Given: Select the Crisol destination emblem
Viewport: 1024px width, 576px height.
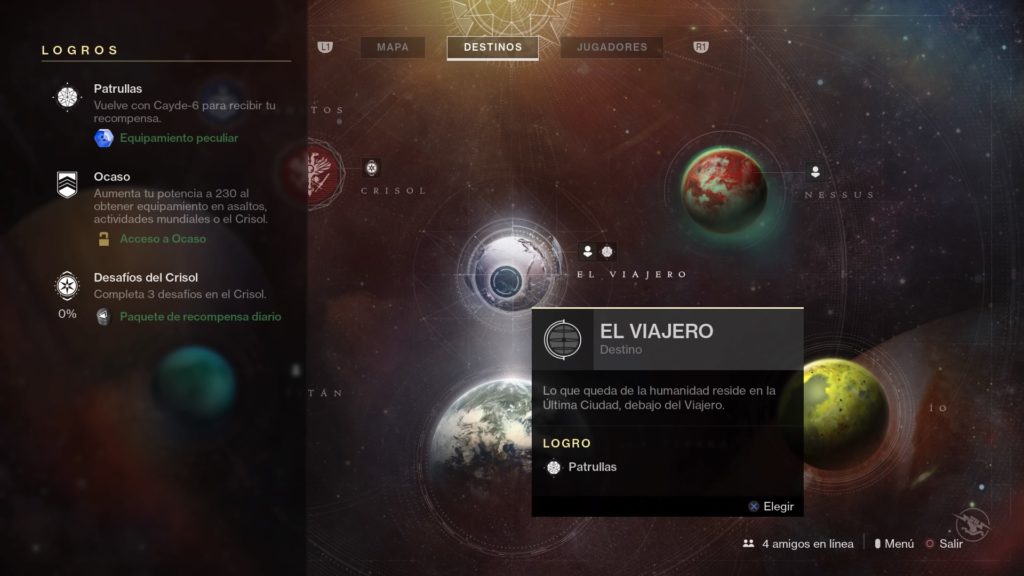Looking at the screenshot, I should click(310, 175).
